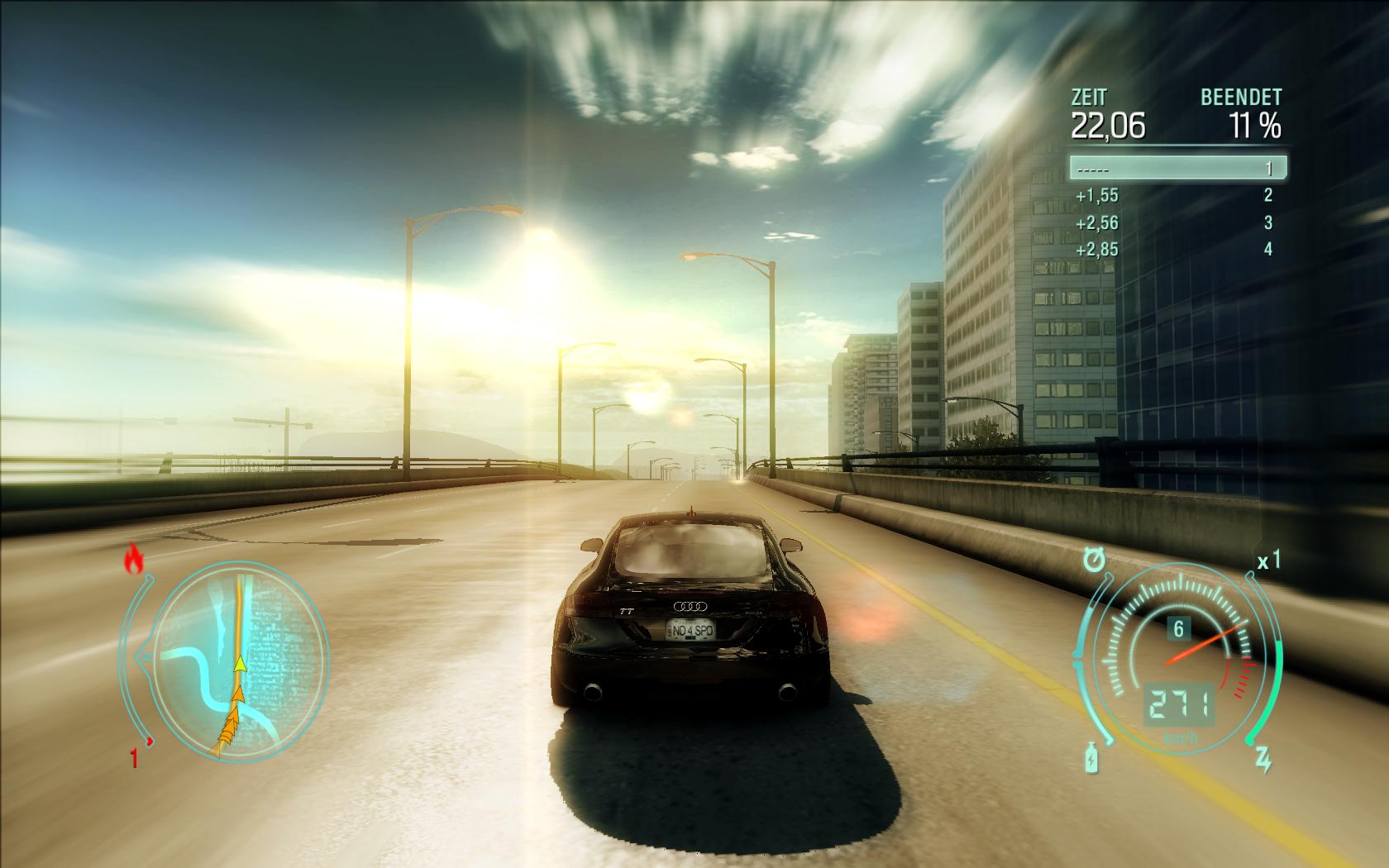1389x868 pixels.
Task: Click the circular route minimap
Action: (240, 657)
